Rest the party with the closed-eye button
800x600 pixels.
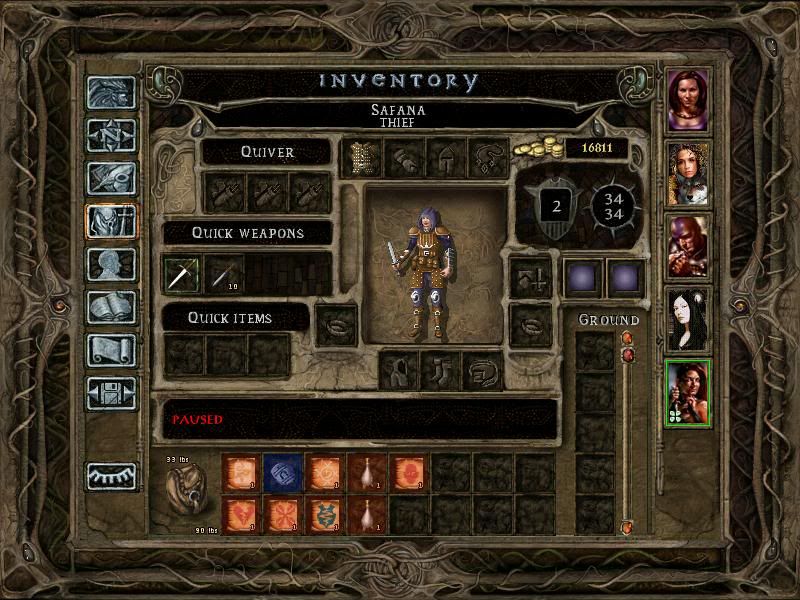(110, 476)
